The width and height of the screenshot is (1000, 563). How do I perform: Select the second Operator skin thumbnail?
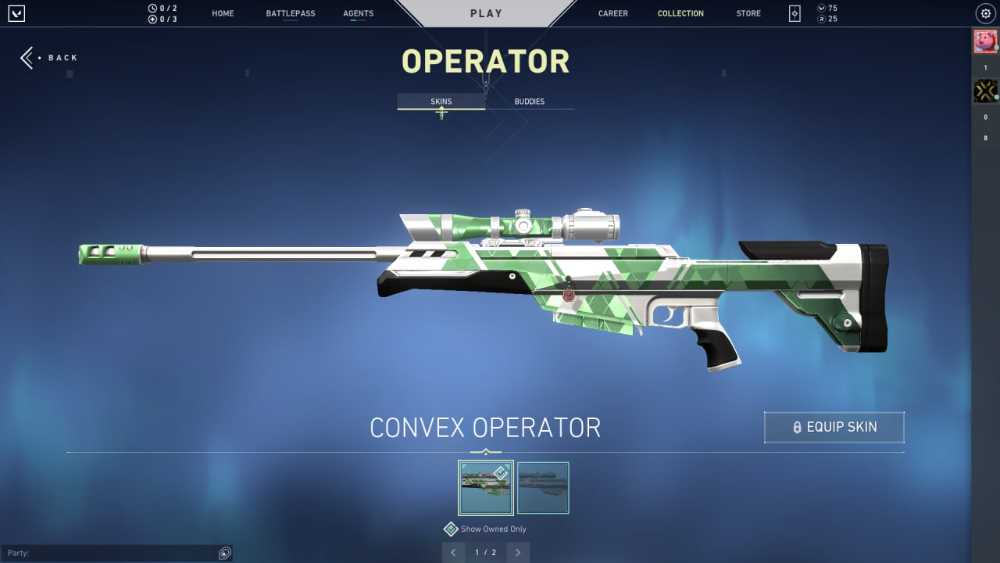tap(543, 487)
